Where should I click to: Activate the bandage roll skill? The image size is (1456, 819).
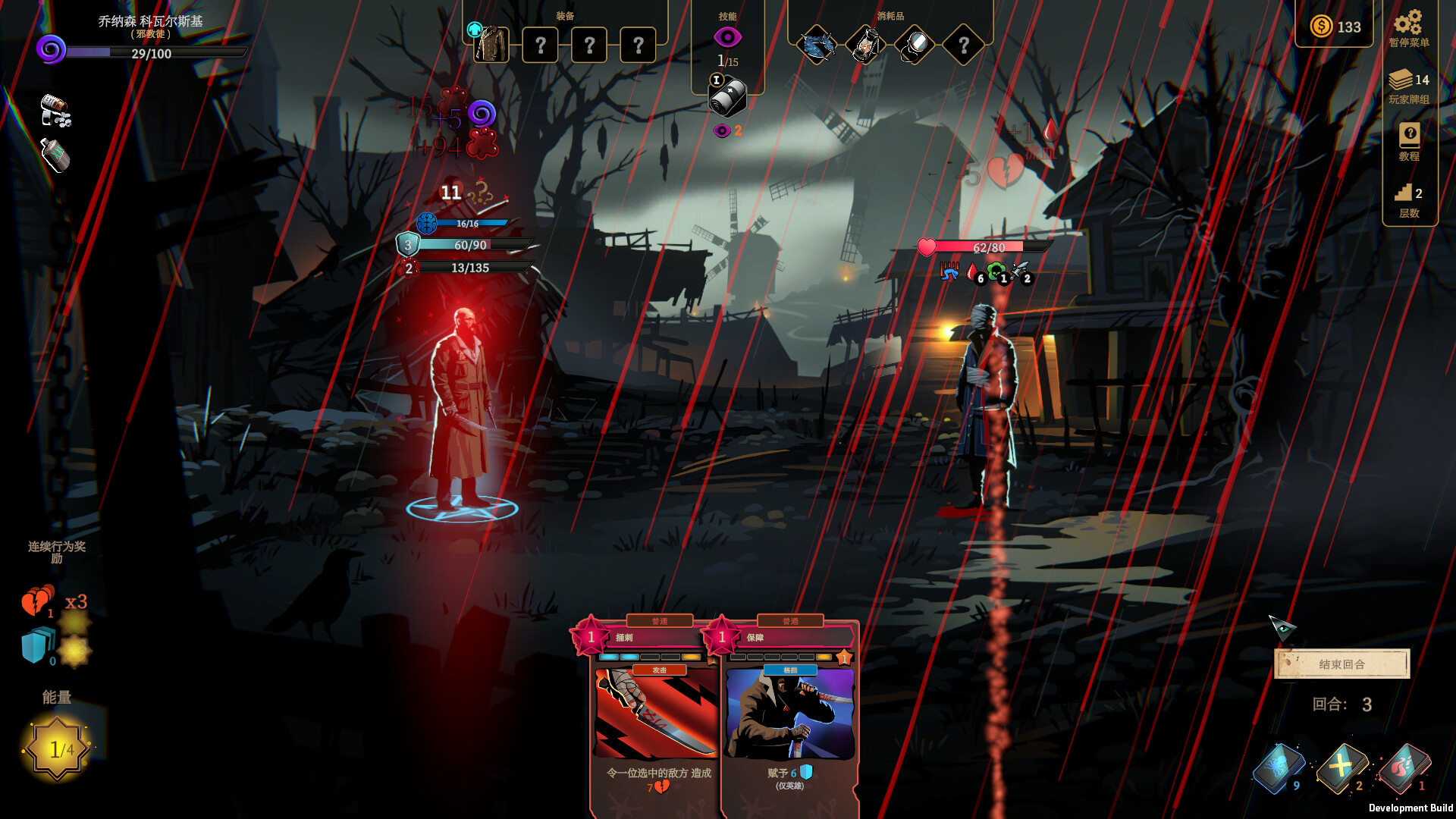(x=727, y=99)
